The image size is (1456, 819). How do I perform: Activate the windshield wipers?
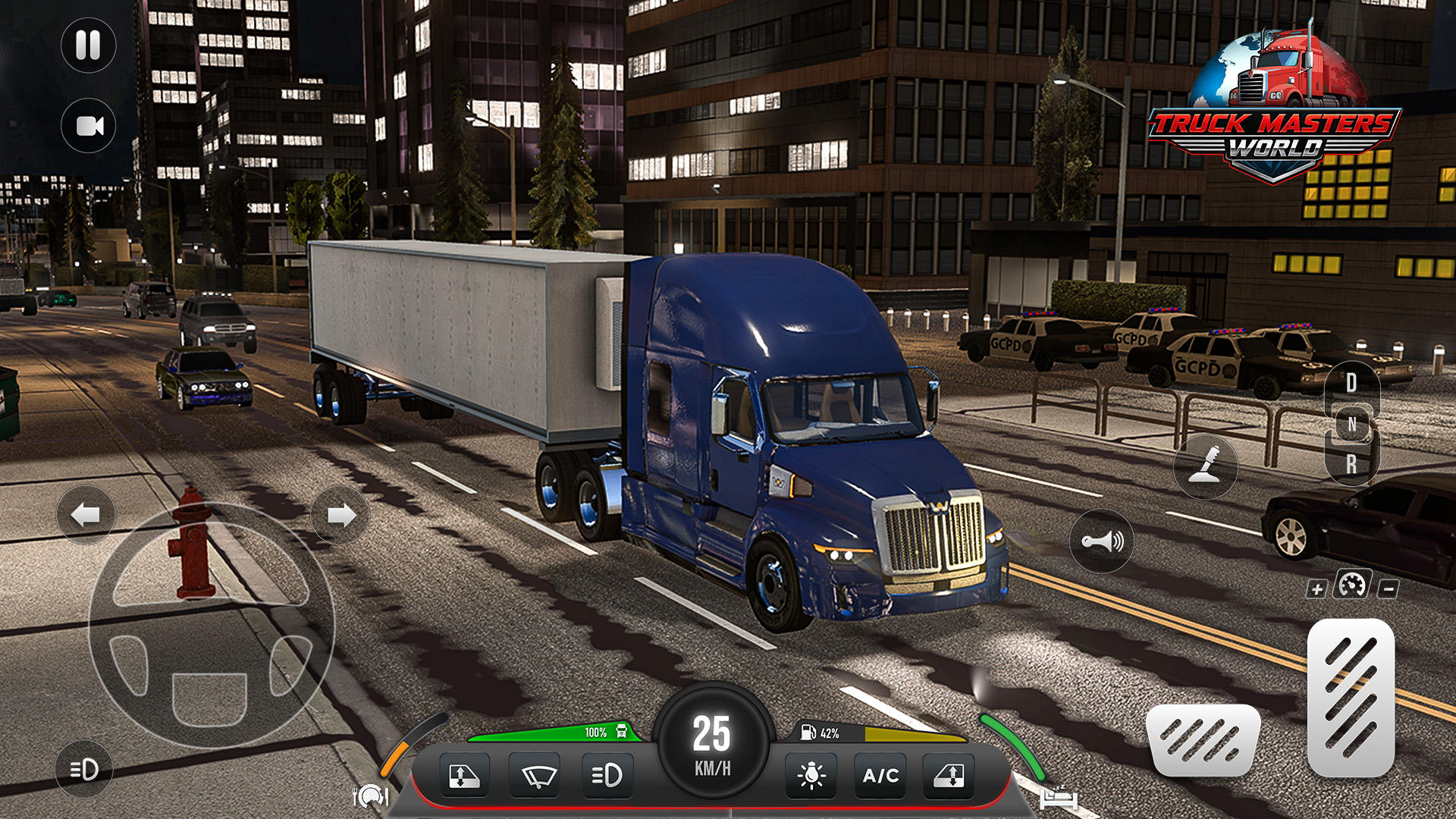(x=538, y=775)
